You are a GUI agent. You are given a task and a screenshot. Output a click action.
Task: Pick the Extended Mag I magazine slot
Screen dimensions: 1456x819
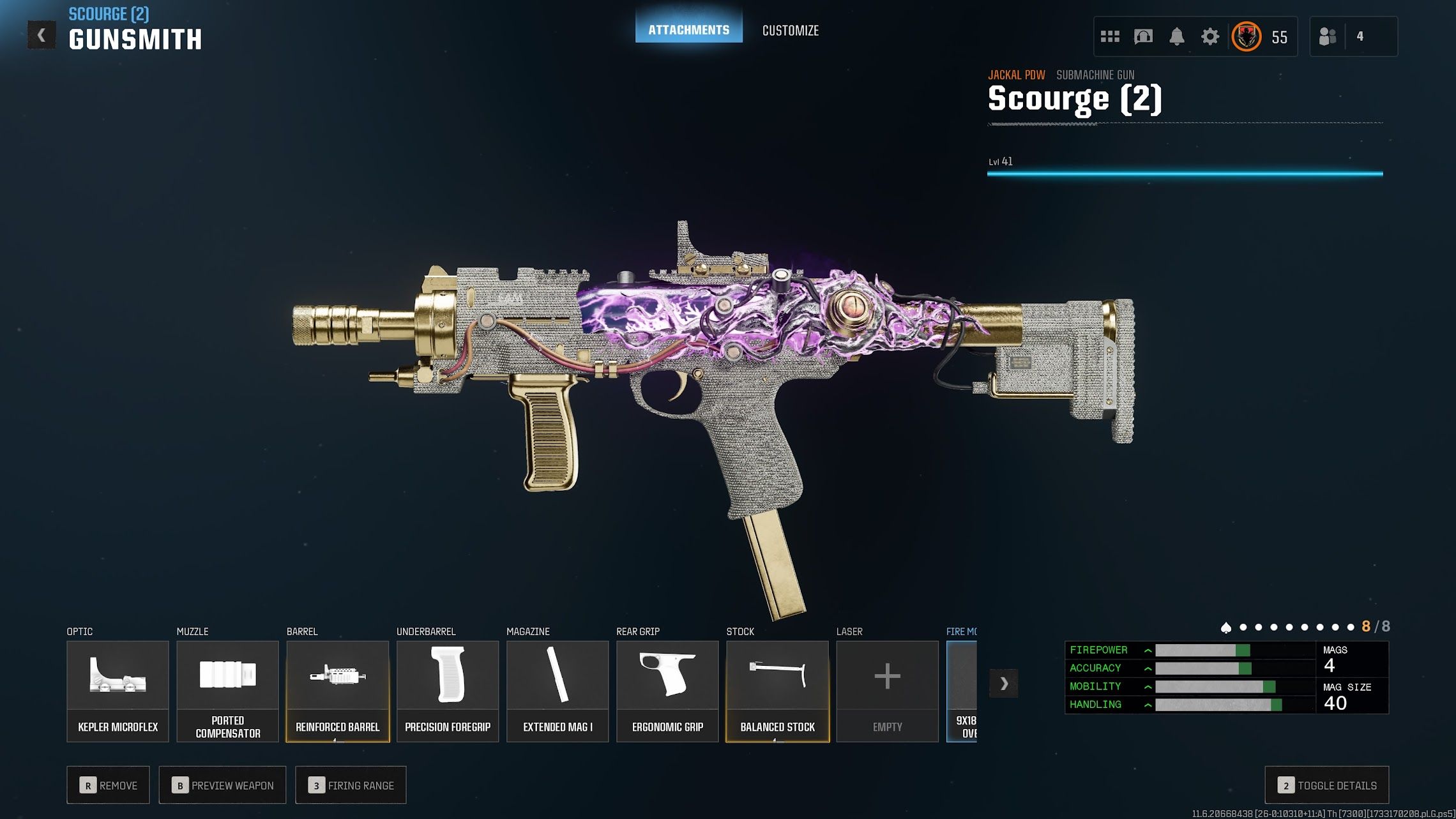pyautogui.click(x=557, y=691)
